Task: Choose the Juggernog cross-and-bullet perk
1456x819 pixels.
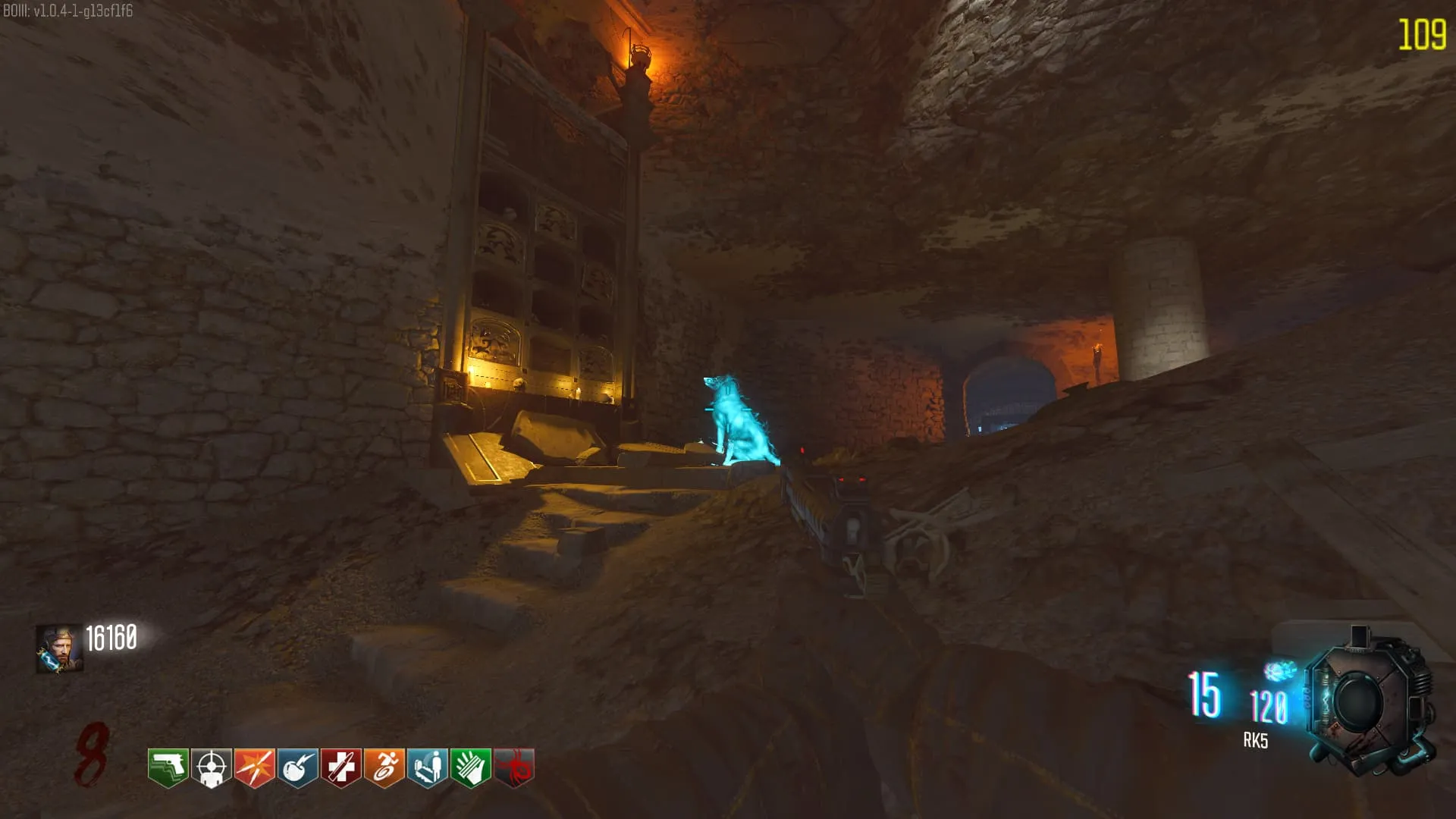Action: click(x=340, y=767)
